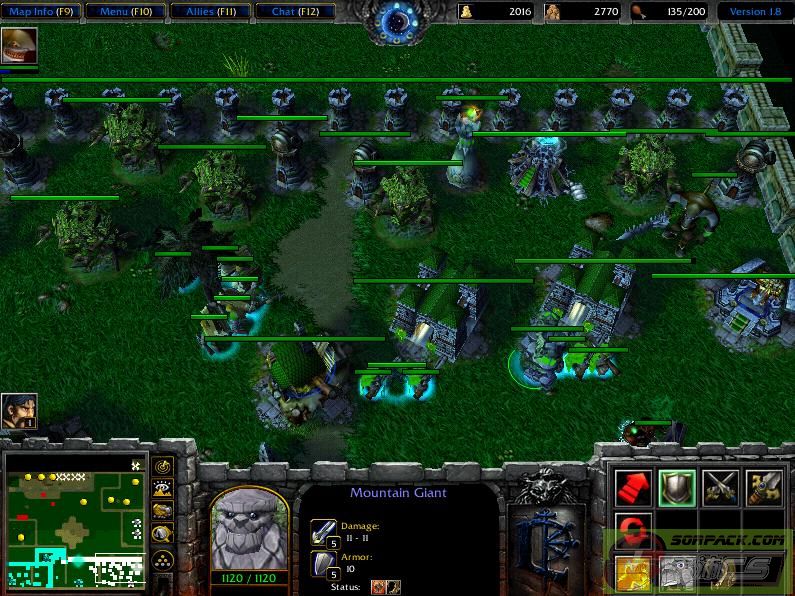Toggle minimap creep camps display button

162,533
